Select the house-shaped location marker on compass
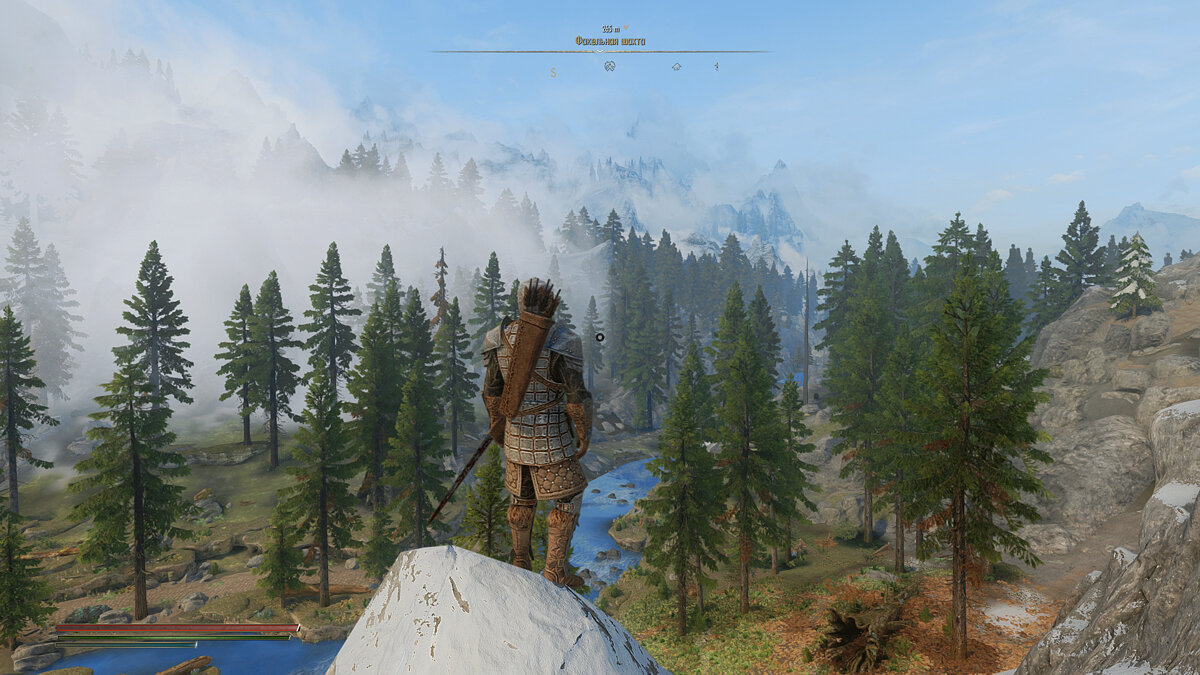Viewport: 1200px width, 675px height. (677, 67)
